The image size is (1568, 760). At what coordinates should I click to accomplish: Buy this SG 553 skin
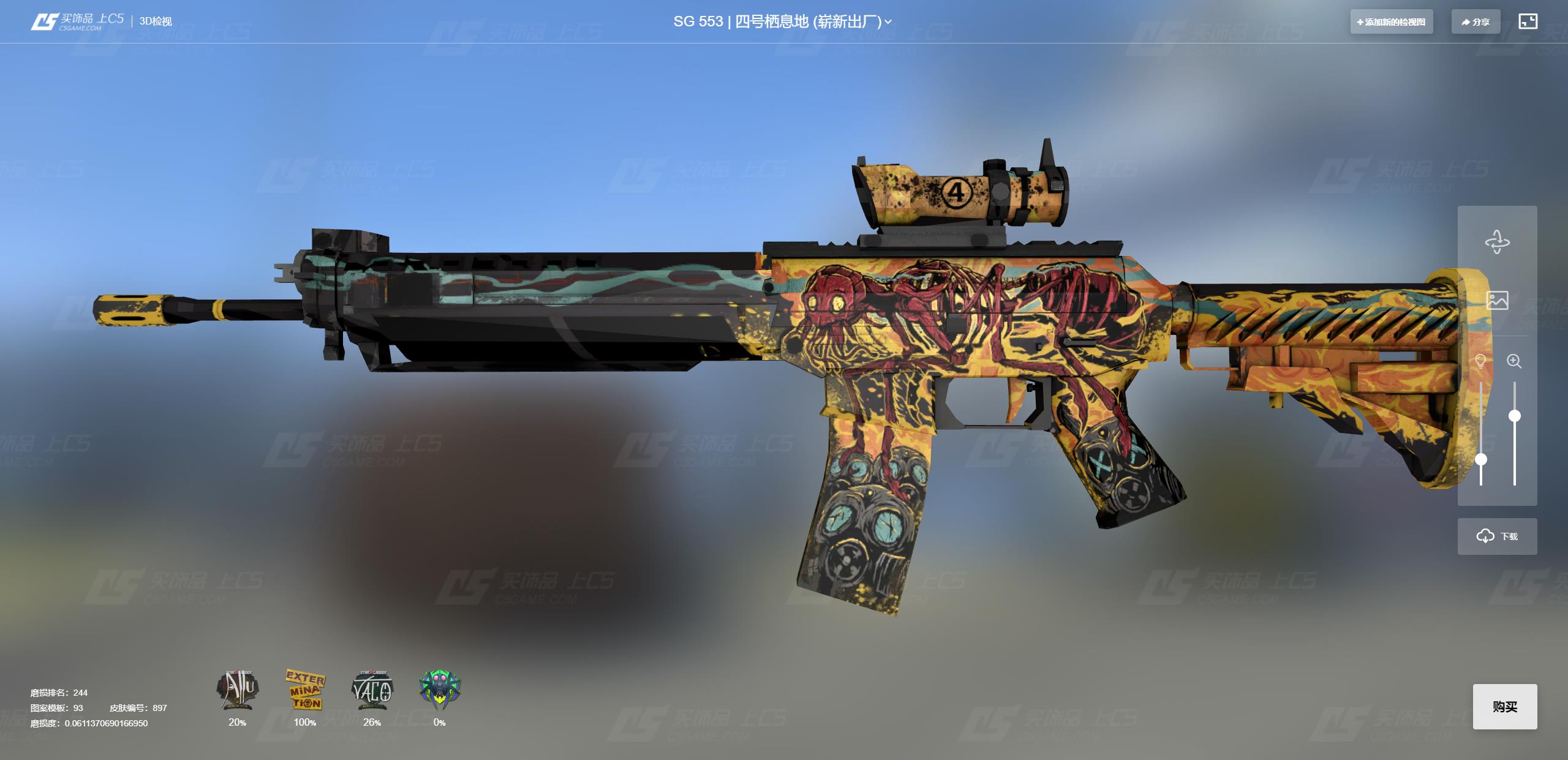[x=1504, y=707]
